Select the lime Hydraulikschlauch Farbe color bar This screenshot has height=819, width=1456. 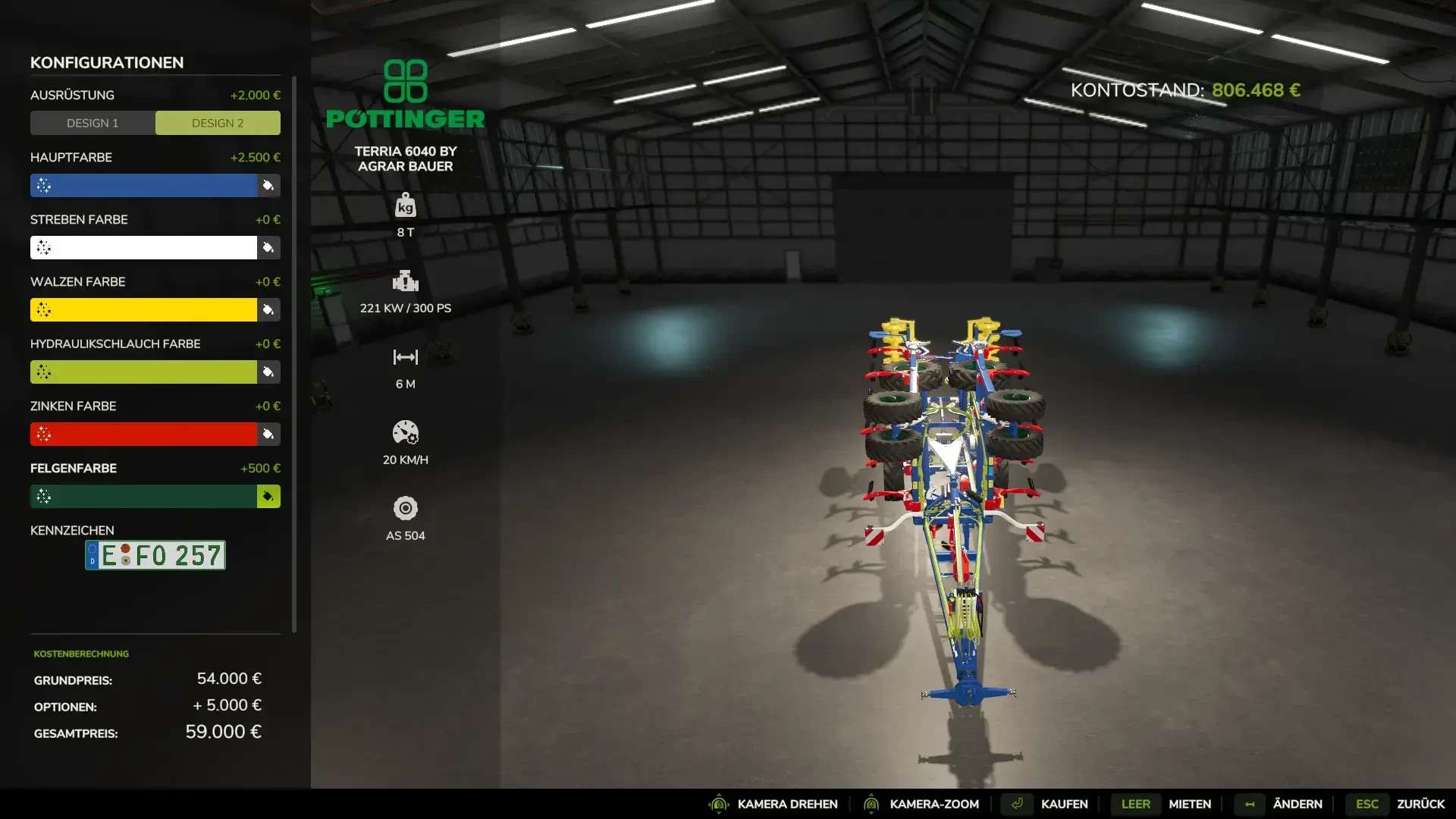(x=143, y=372)
